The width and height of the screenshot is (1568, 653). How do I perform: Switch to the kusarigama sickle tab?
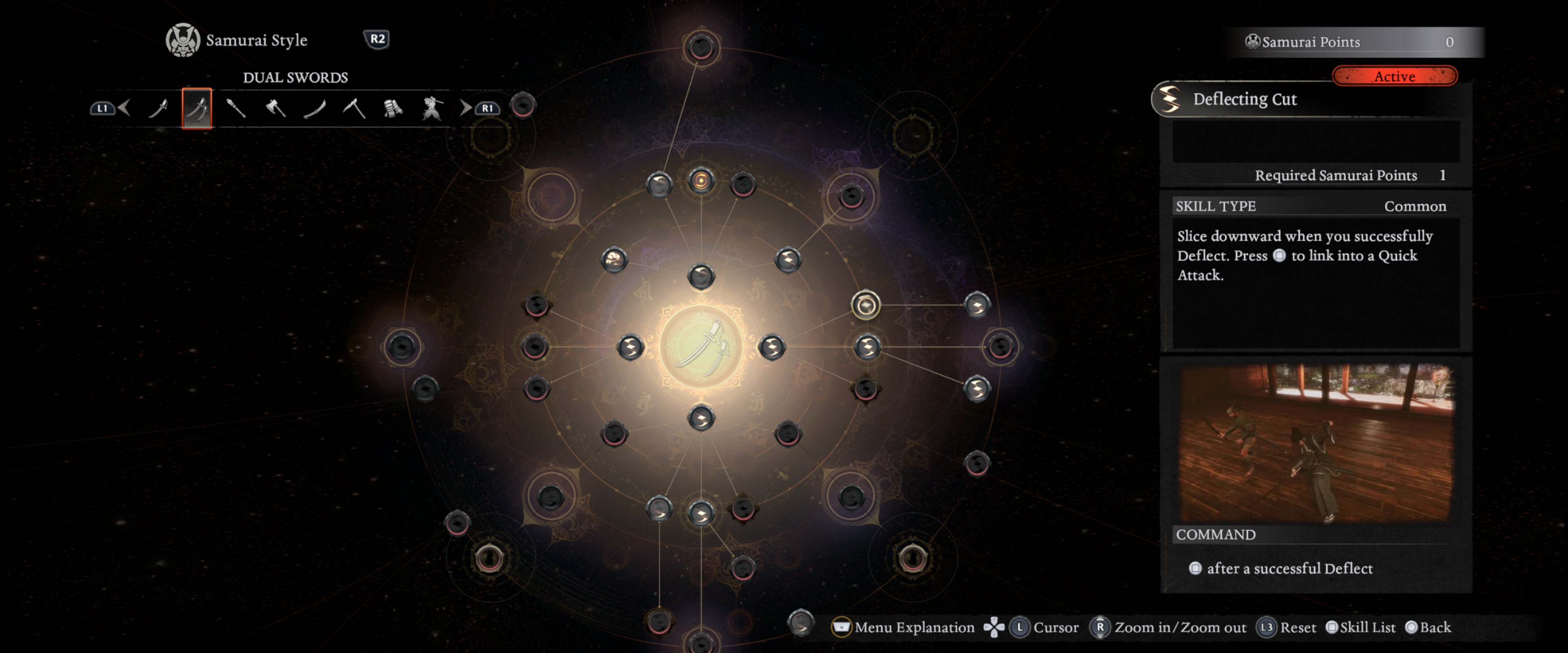click(354, 108)
